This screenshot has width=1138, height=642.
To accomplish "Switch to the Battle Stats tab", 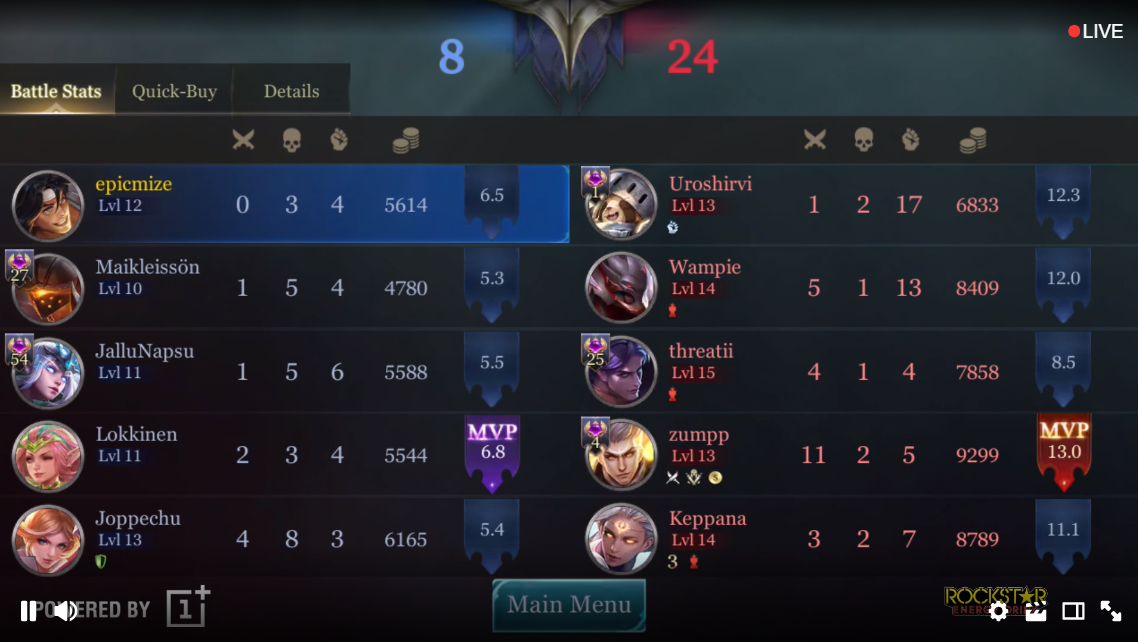I will pyautogui.click(x=56, y=91).
